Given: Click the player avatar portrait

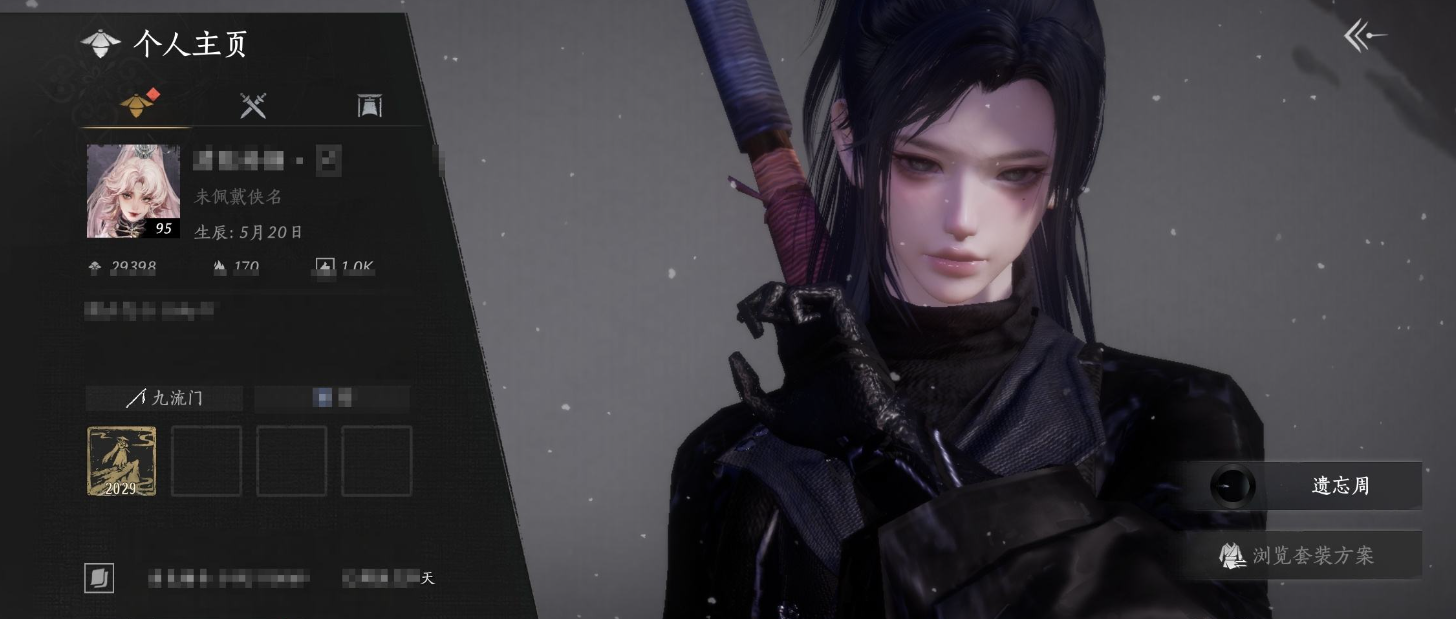Looking at the screenshot, I should click(133, 191).
